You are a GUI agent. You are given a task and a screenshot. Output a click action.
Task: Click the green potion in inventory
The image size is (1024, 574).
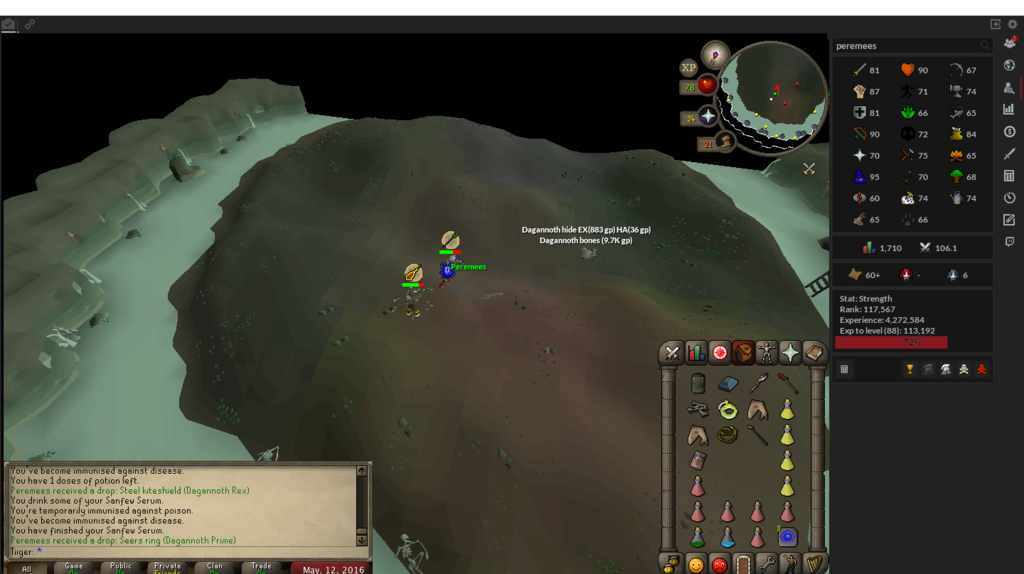click(698, 537)
